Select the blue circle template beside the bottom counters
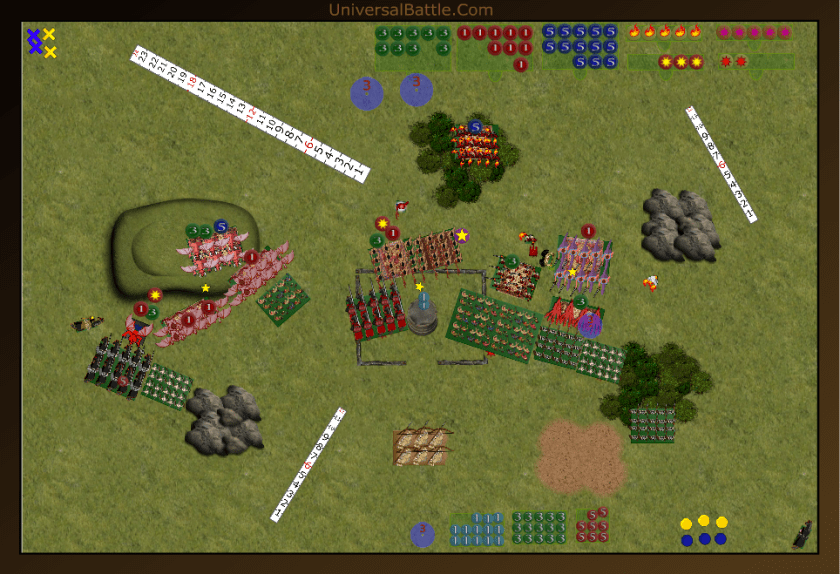 (x=422, y=534)
